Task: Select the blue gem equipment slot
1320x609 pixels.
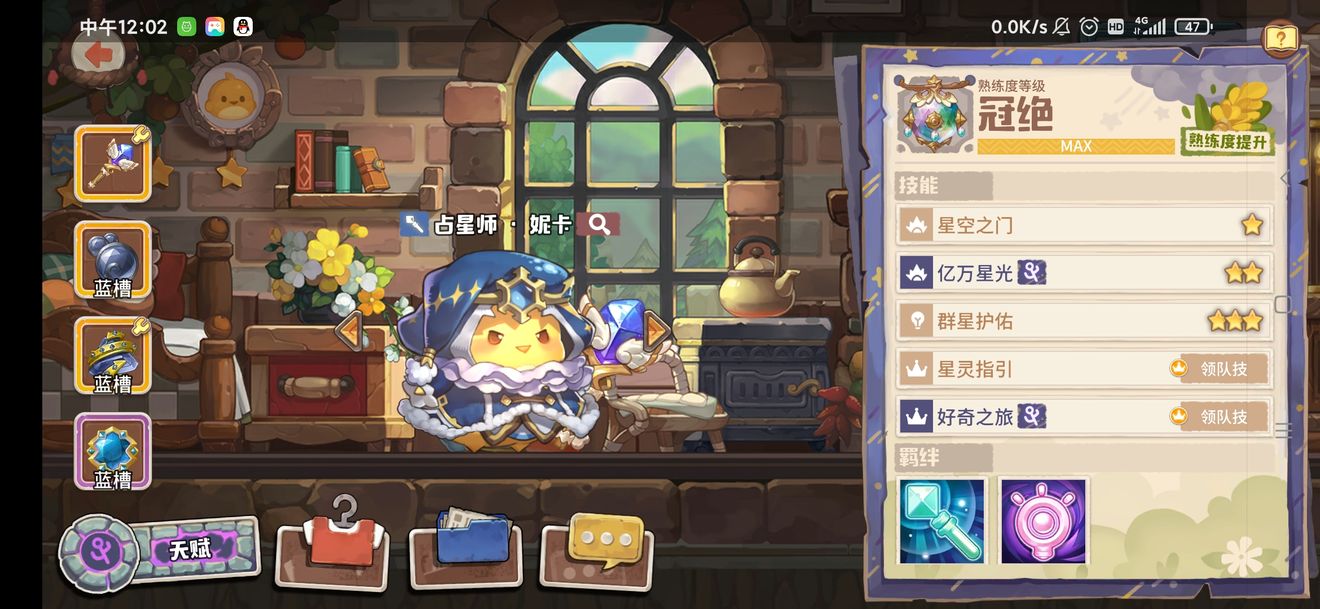Action: (112, 452)
